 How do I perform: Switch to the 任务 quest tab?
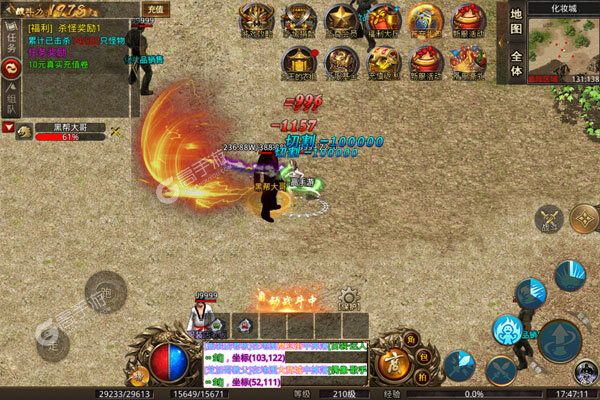tap(12, 41)
